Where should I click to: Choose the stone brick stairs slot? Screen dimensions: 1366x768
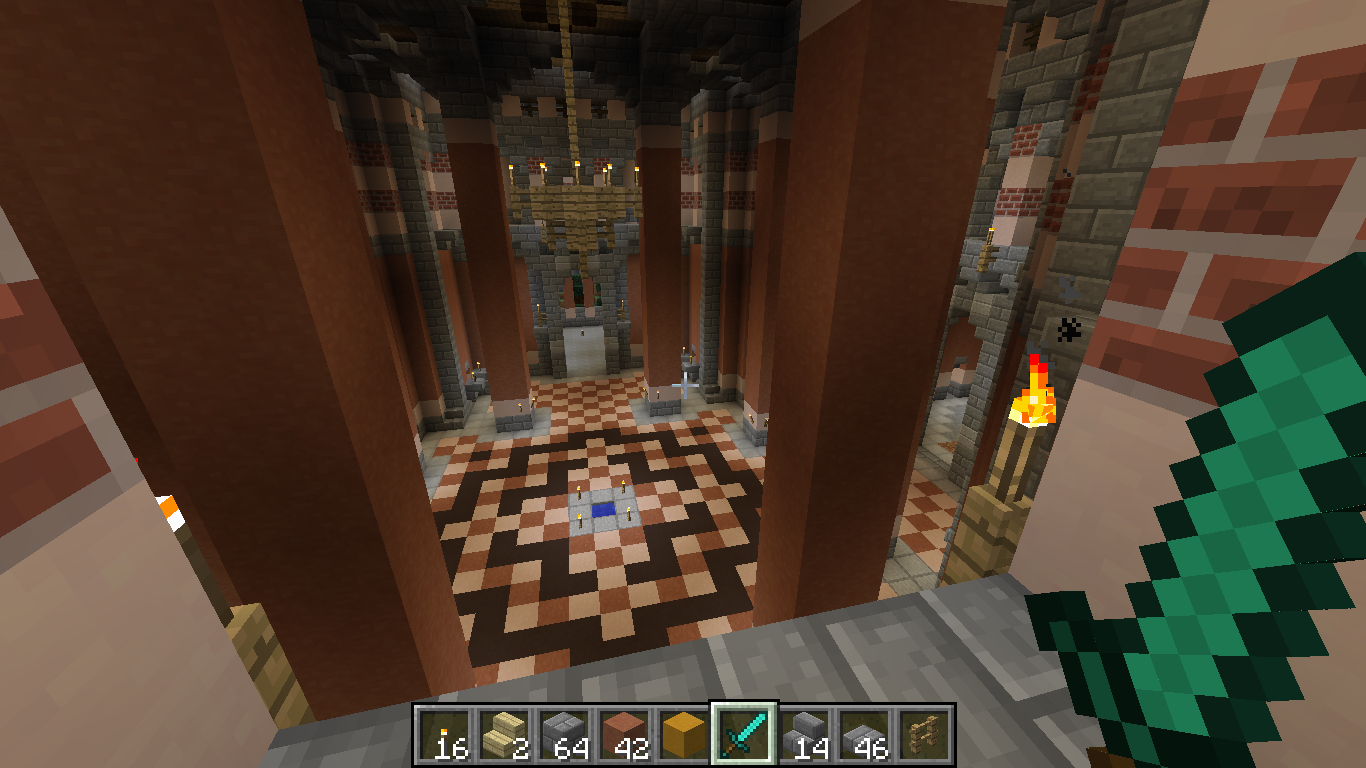coord(804,733)
